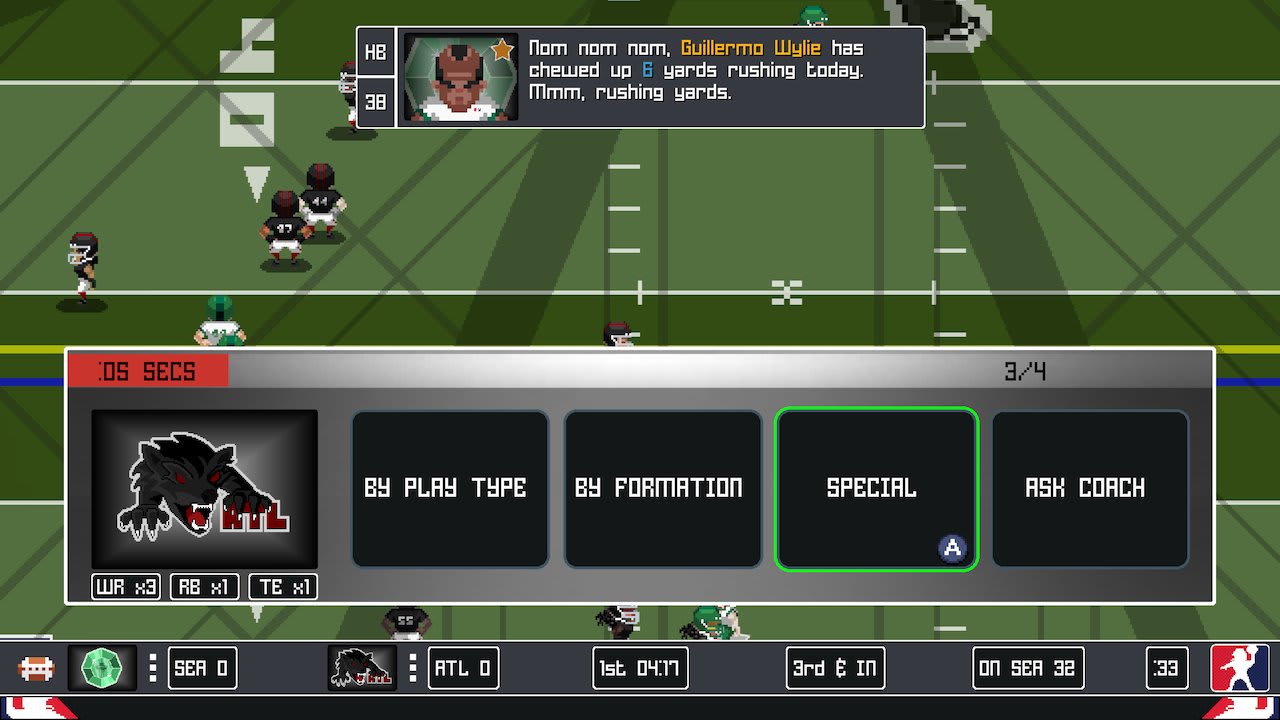Toggle the TE x1 personnel badge
This screenshot has height=720, width=1280.
(281, 588)
